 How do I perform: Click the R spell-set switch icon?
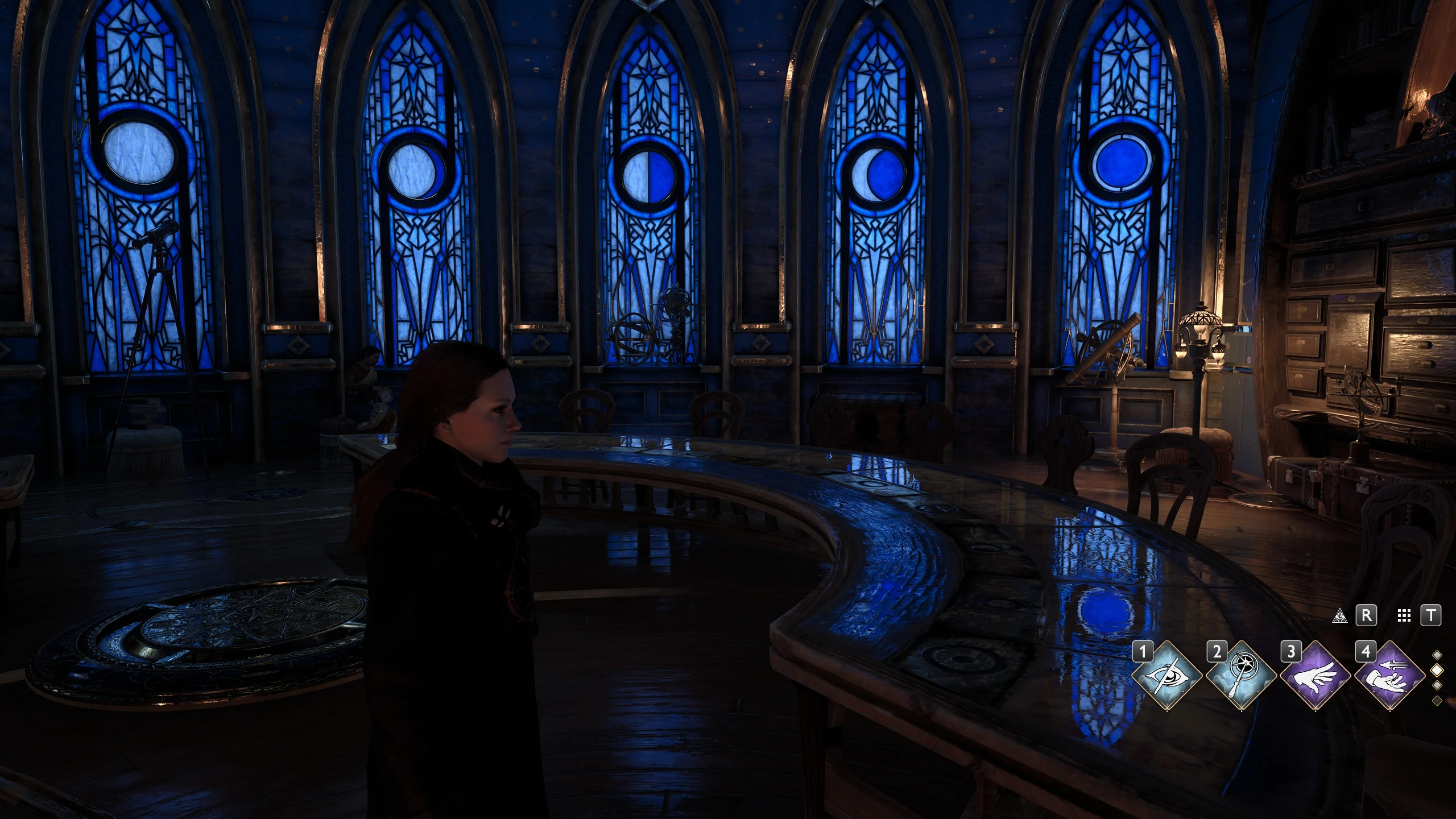pos(1366,615)
